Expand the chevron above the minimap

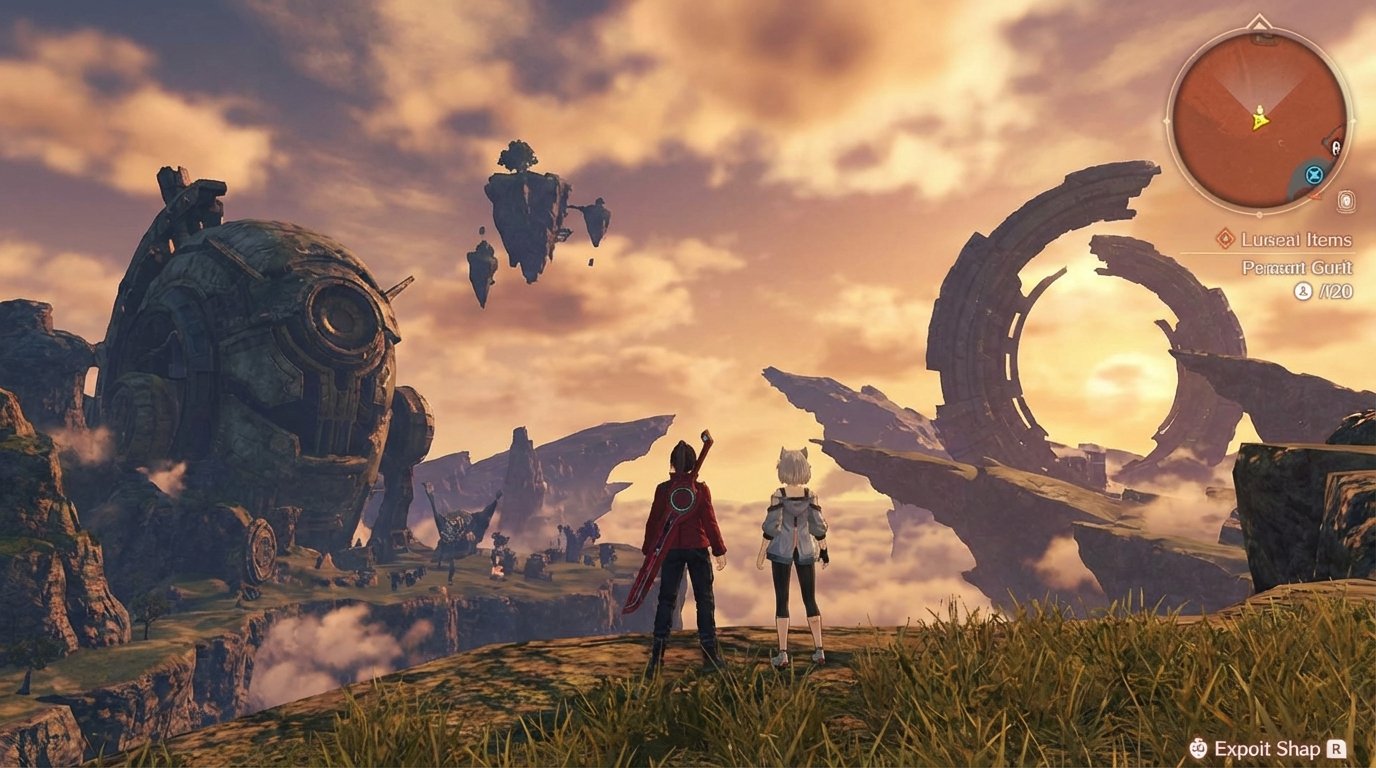tap(1259, 22)
